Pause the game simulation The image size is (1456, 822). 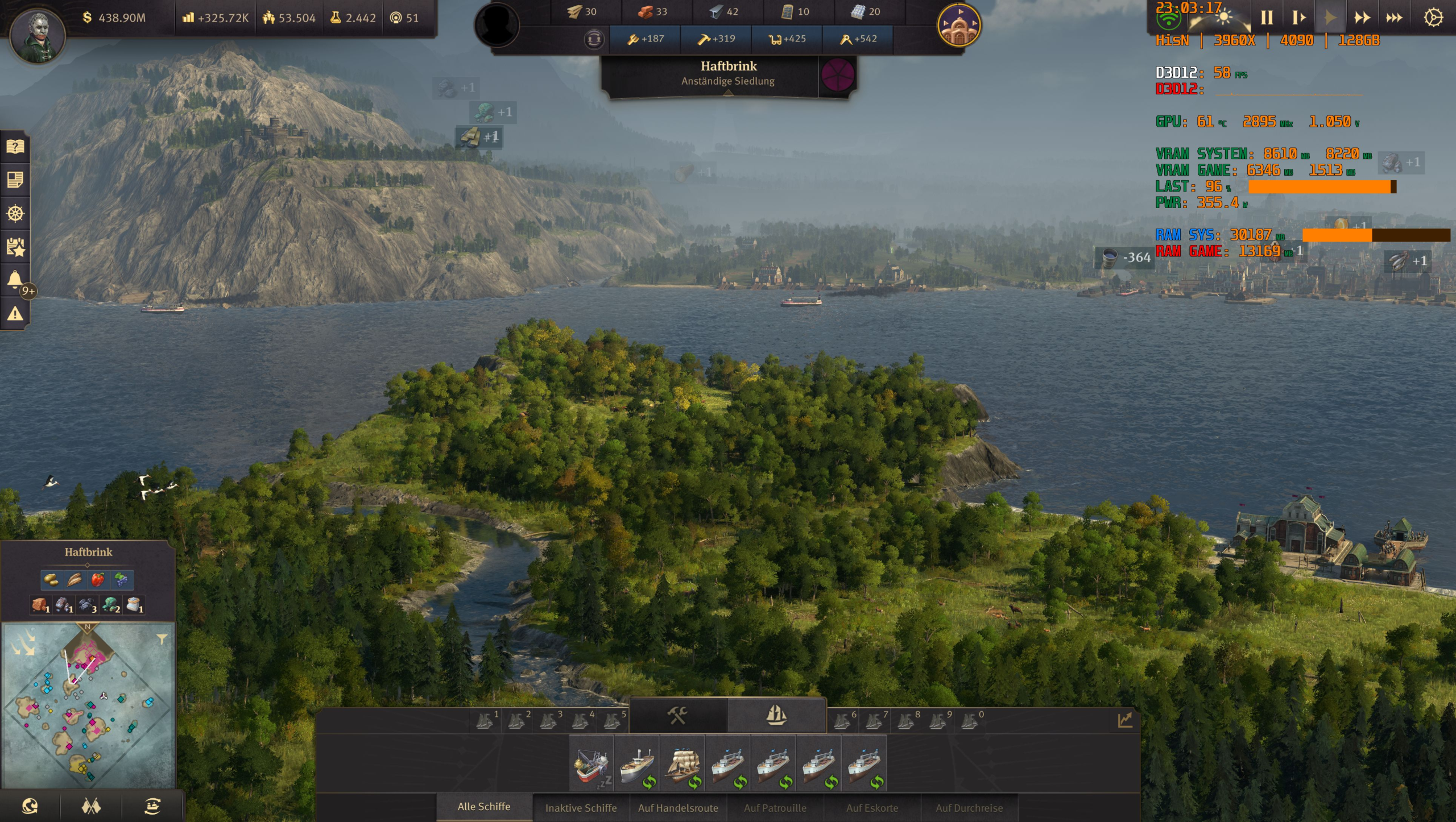pyautogui.click(x=1267, y=17)
